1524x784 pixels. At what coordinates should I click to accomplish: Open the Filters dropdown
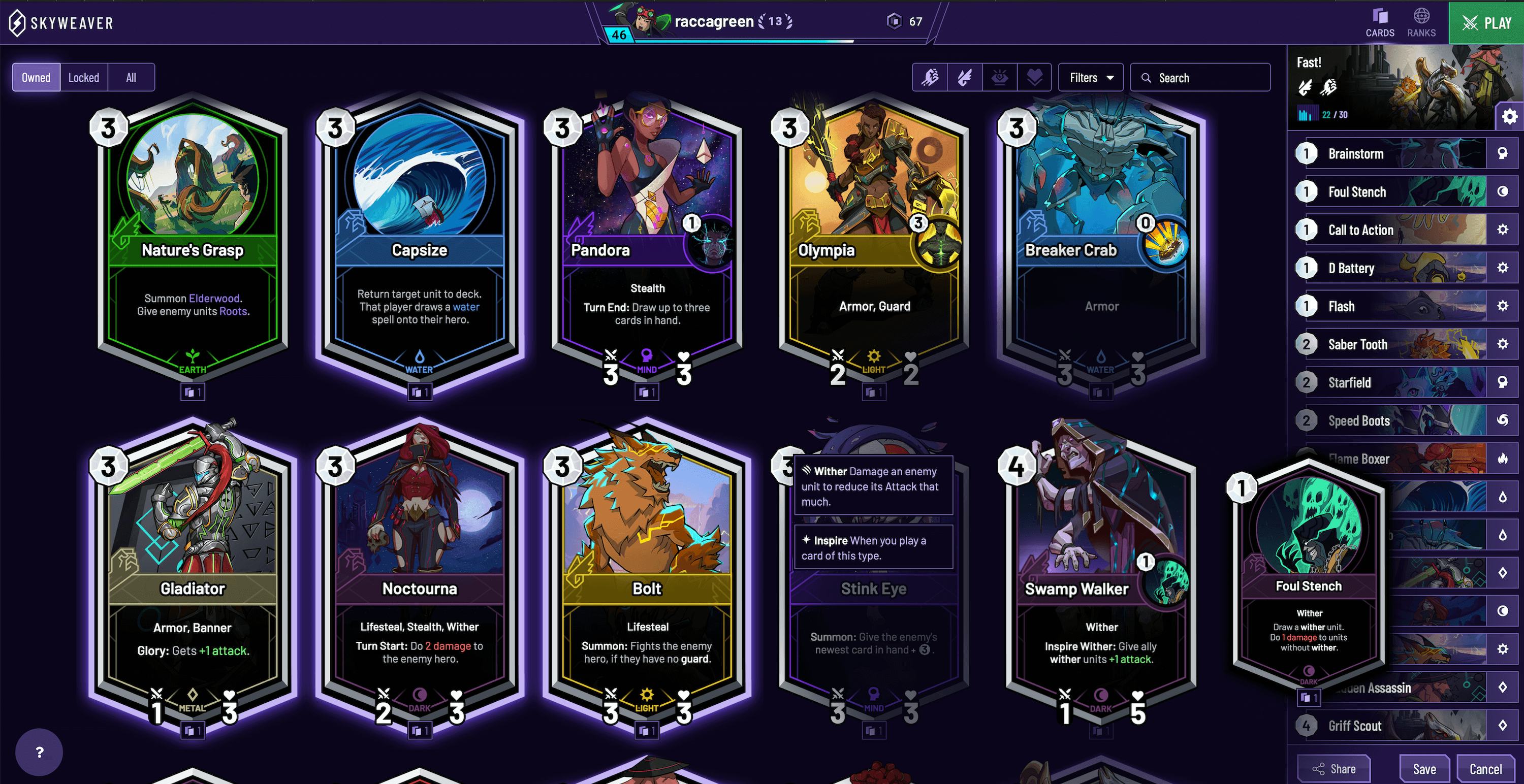(x=1090, y=77)
